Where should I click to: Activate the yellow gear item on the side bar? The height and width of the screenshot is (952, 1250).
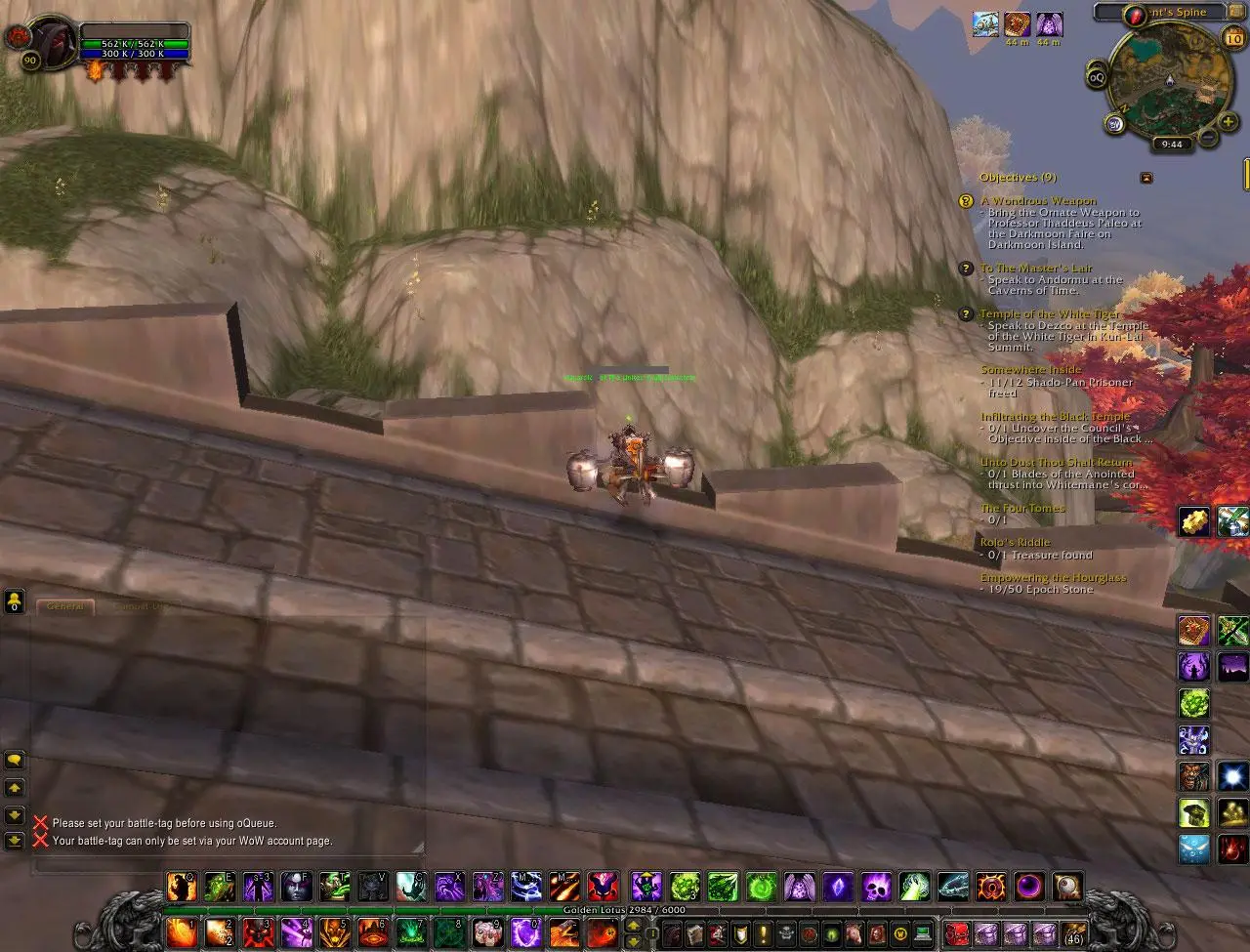(1194, 520)
